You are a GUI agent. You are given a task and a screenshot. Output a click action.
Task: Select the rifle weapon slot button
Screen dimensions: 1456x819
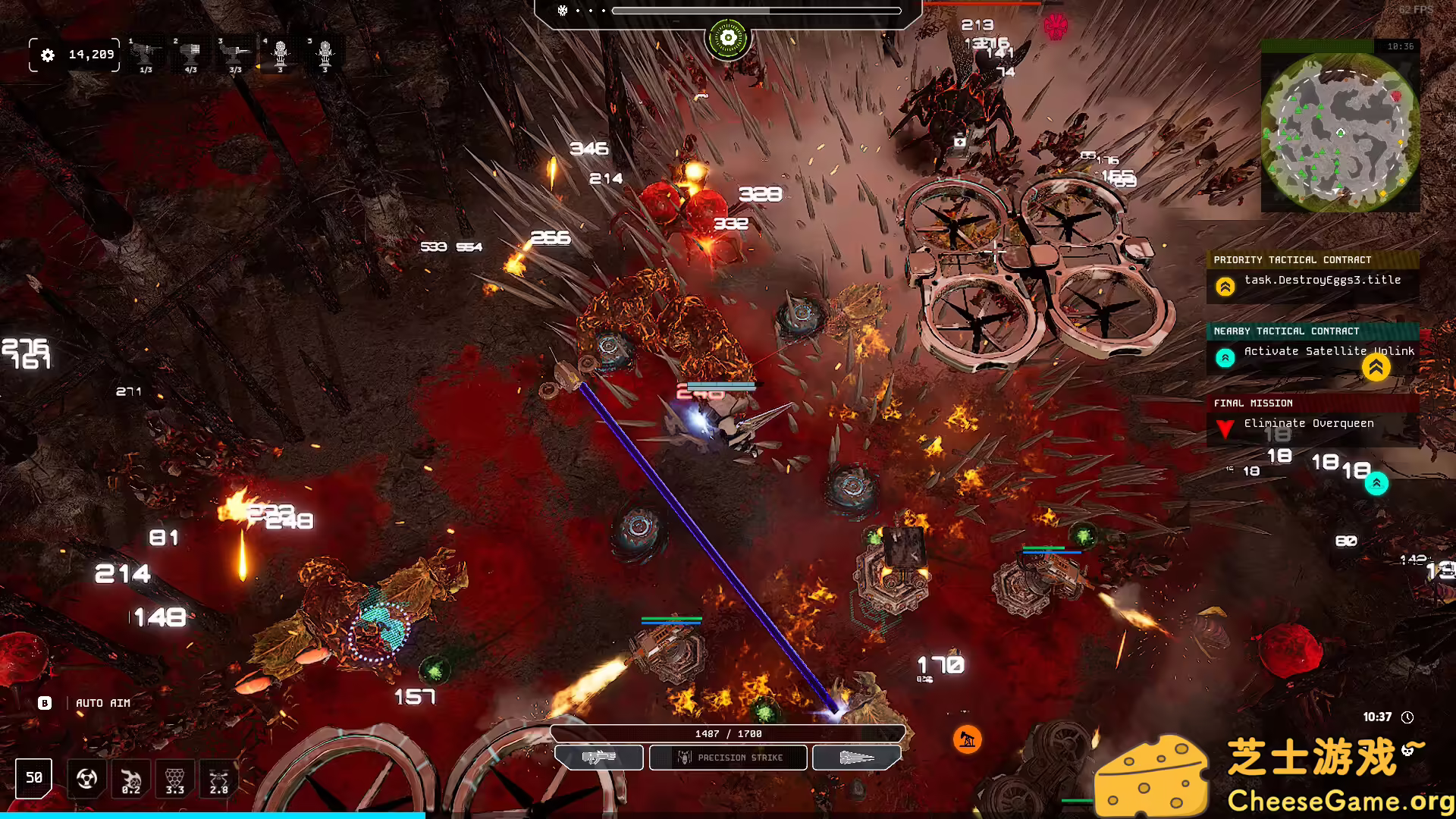[x=598, y=758]
